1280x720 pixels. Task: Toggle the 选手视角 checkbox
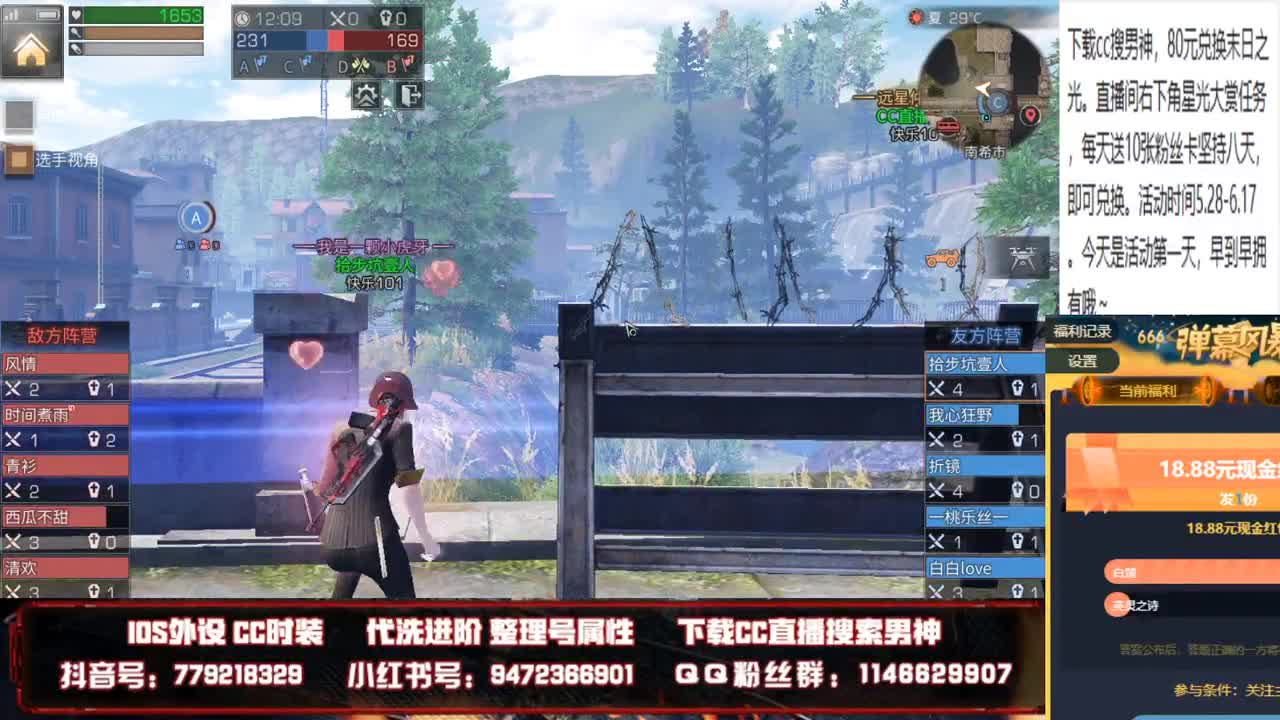coord(17,160)
